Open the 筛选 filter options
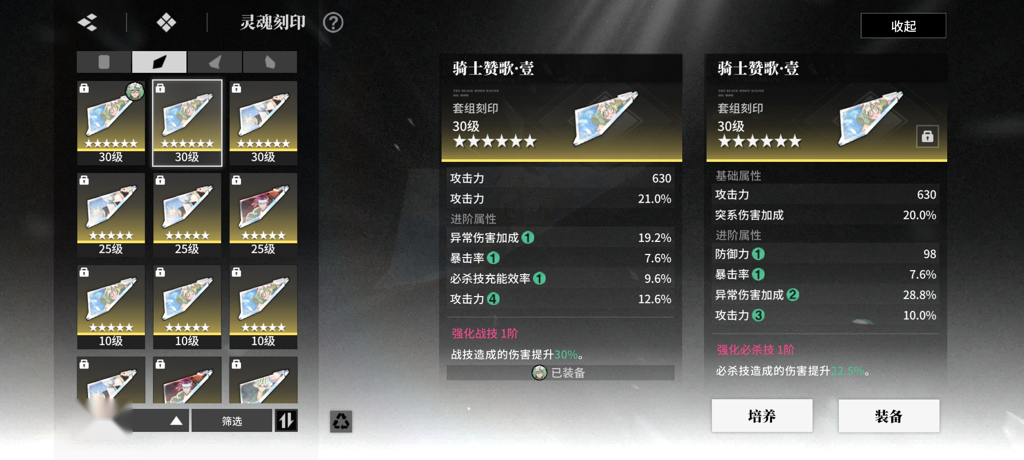1024x460 pixels. (x=232, y=421)
